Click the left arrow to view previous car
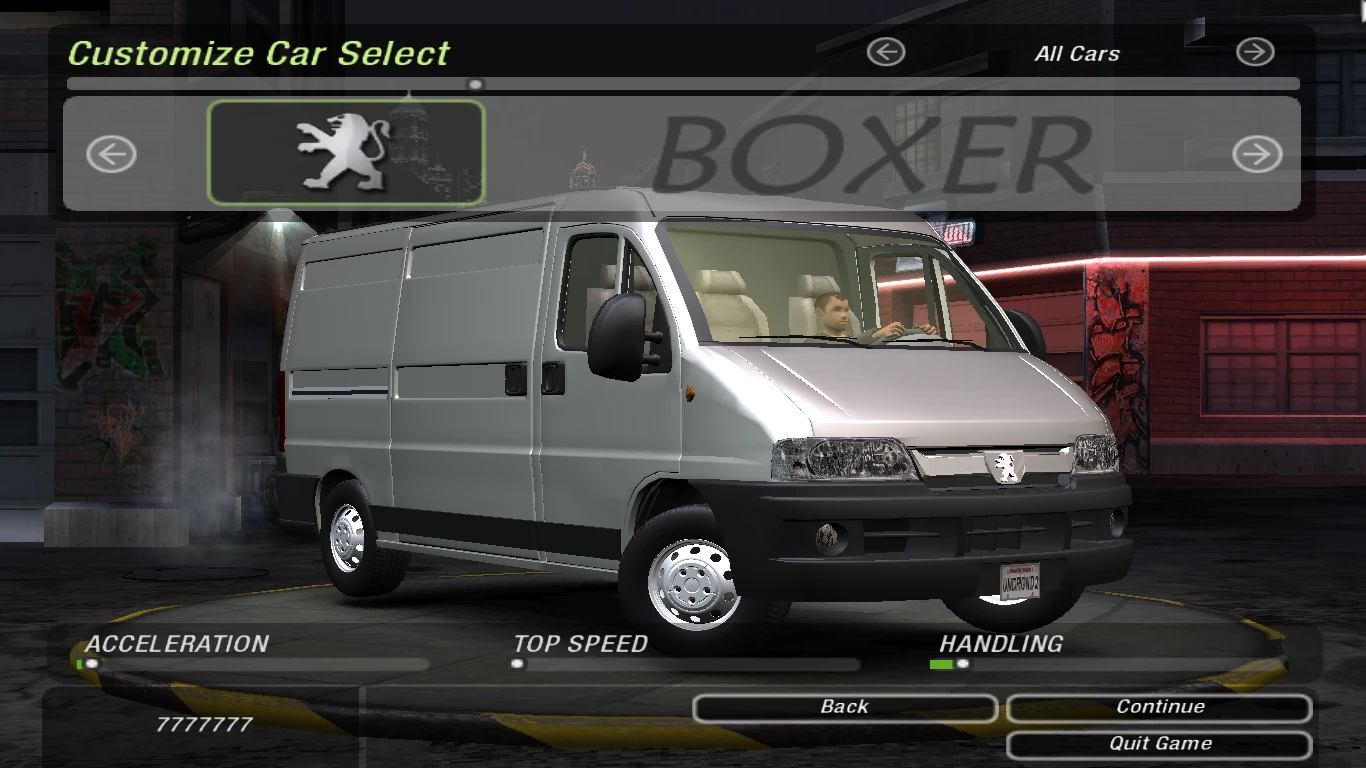The height and width of the screenshot is (768, 1366). point(110,154)
